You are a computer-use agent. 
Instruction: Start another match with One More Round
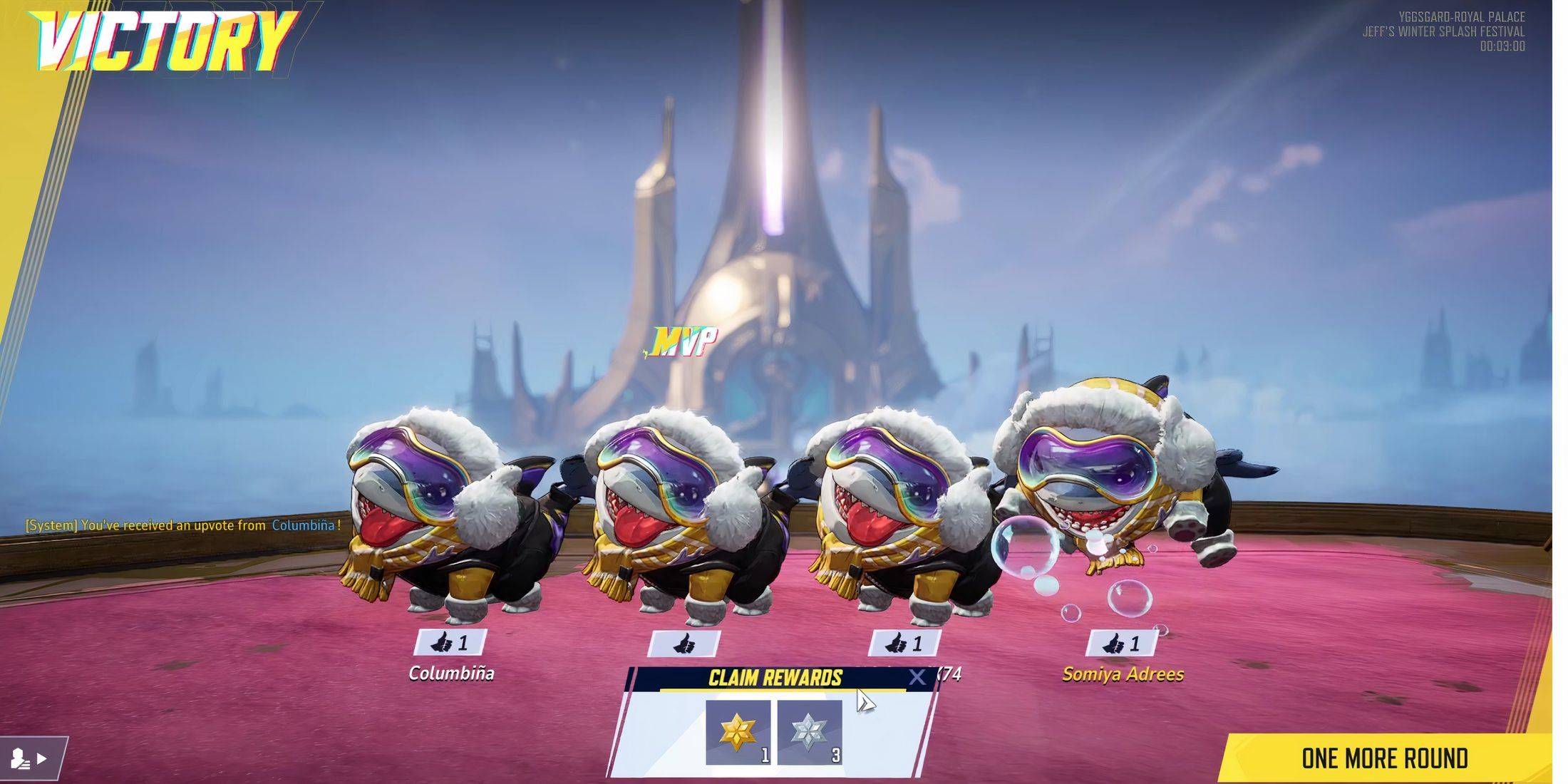(1384, 758)
